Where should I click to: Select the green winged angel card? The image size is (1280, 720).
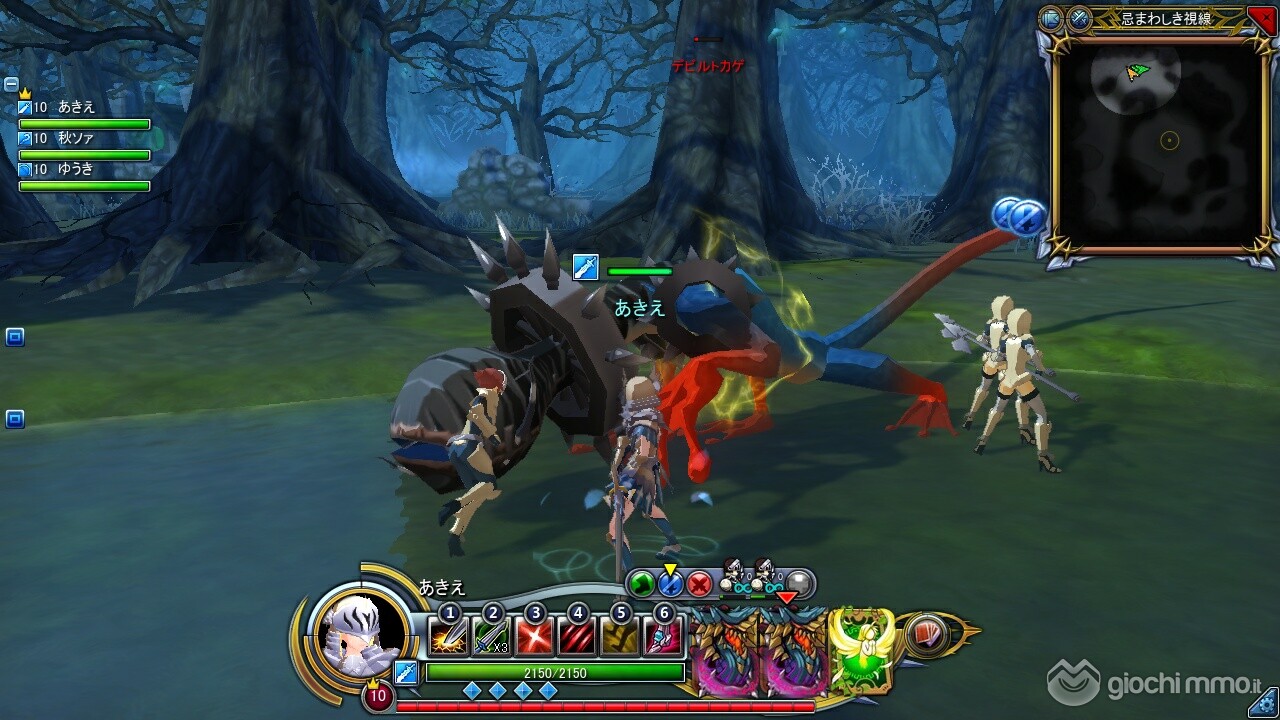(x=861, y=650)
